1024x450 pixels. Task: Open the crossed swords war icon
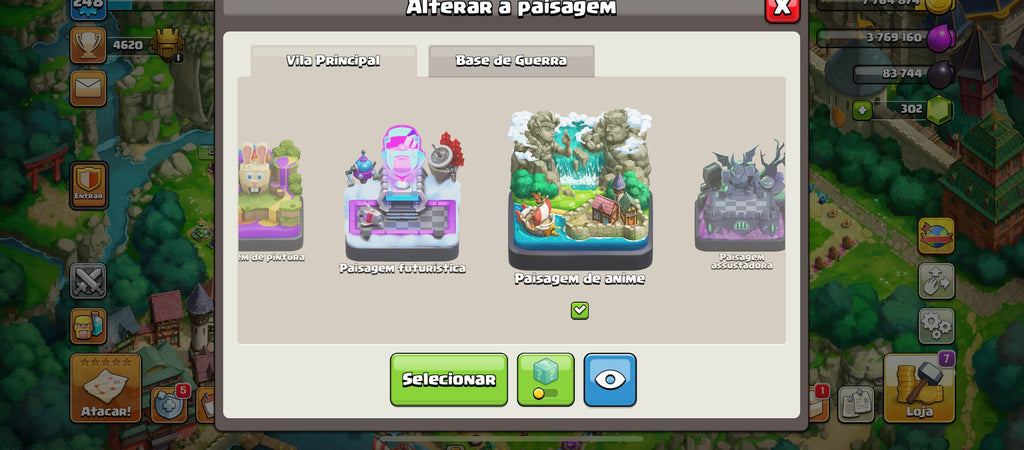coord(88,281)
